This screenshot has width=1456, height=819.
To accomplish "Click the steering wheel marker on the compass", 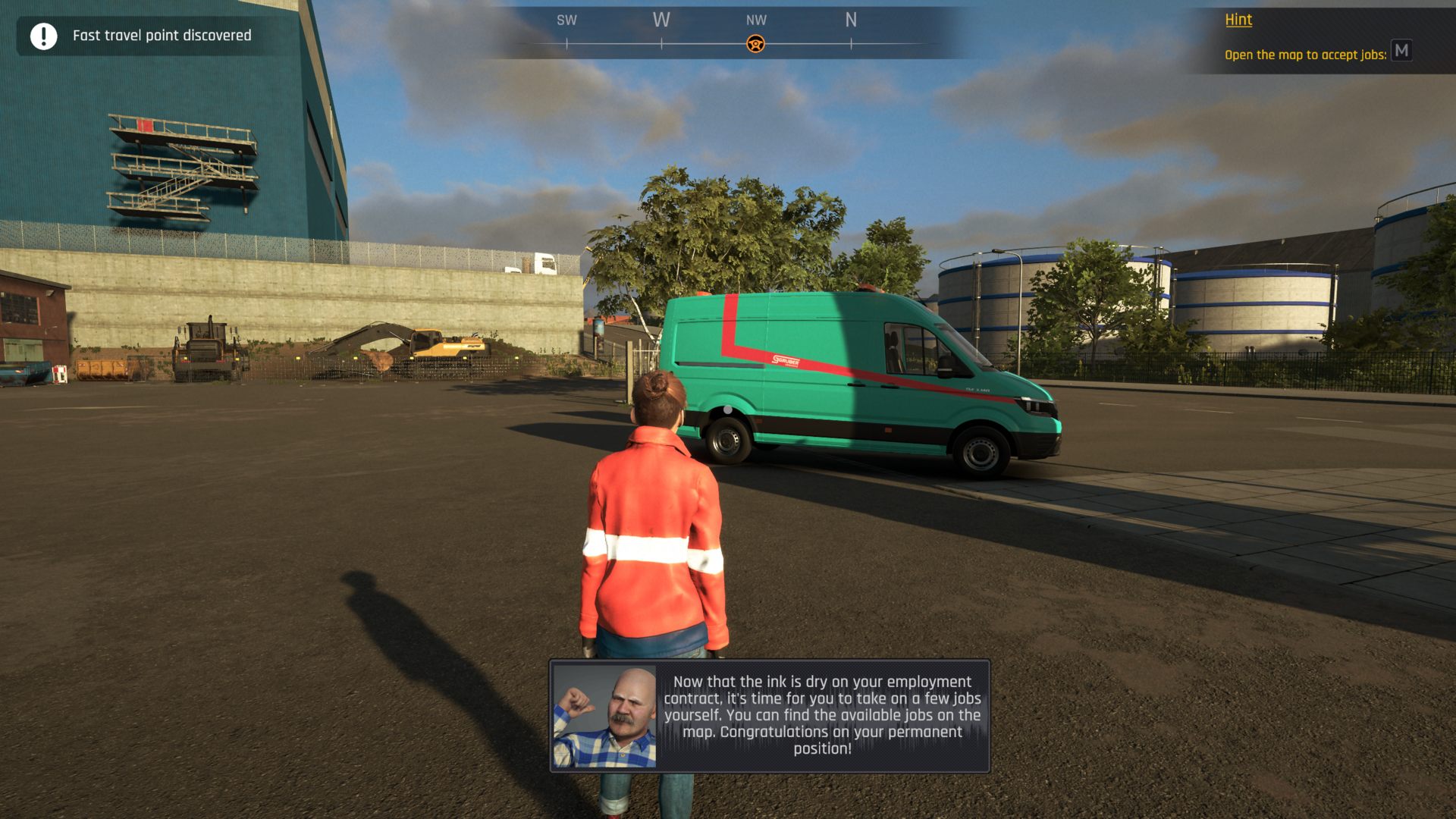I will (x=755, y=44).
